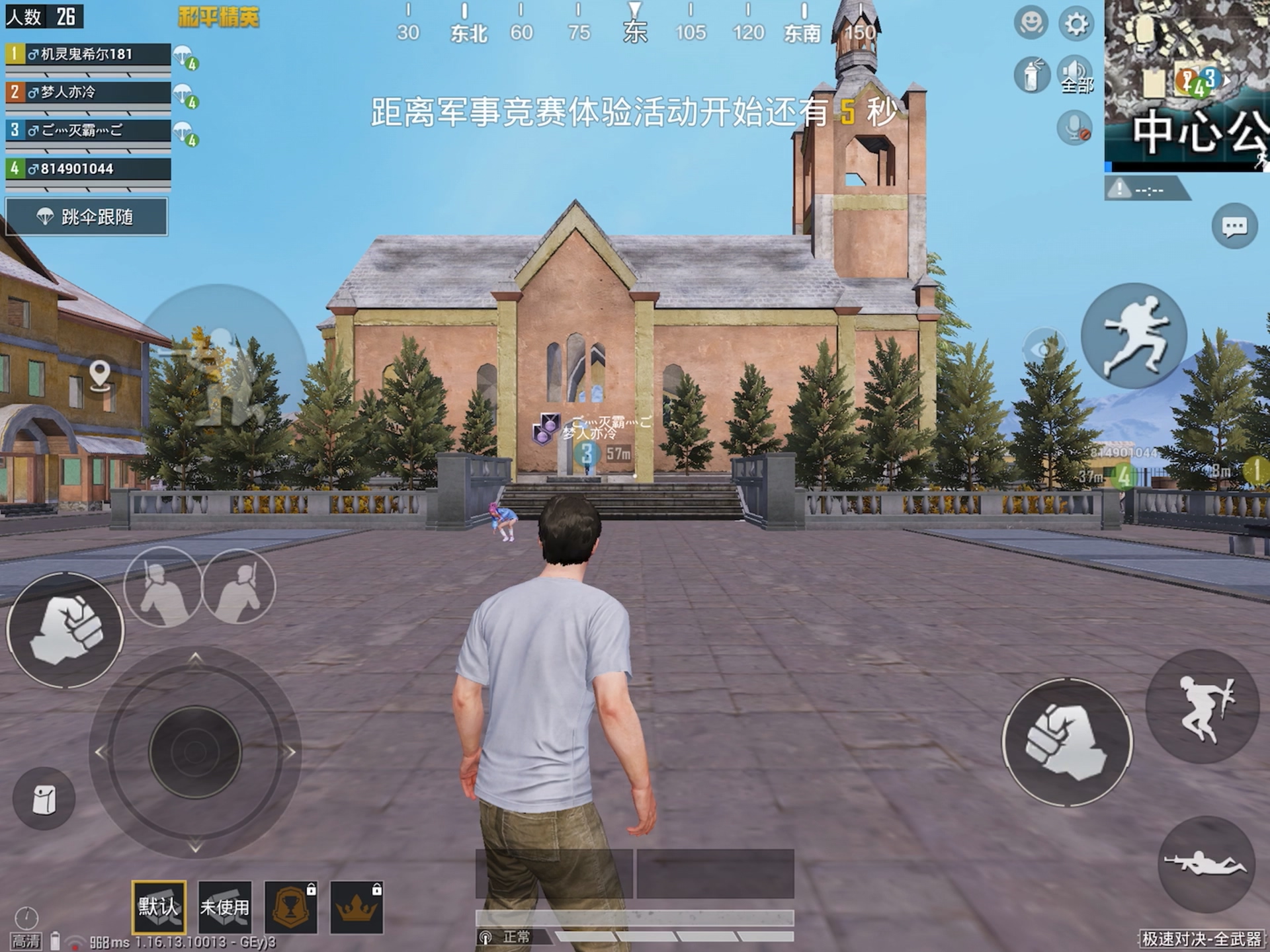Tap the location marker icon on the left
This screenshot has width=1270, height=952.
[100, 374]
